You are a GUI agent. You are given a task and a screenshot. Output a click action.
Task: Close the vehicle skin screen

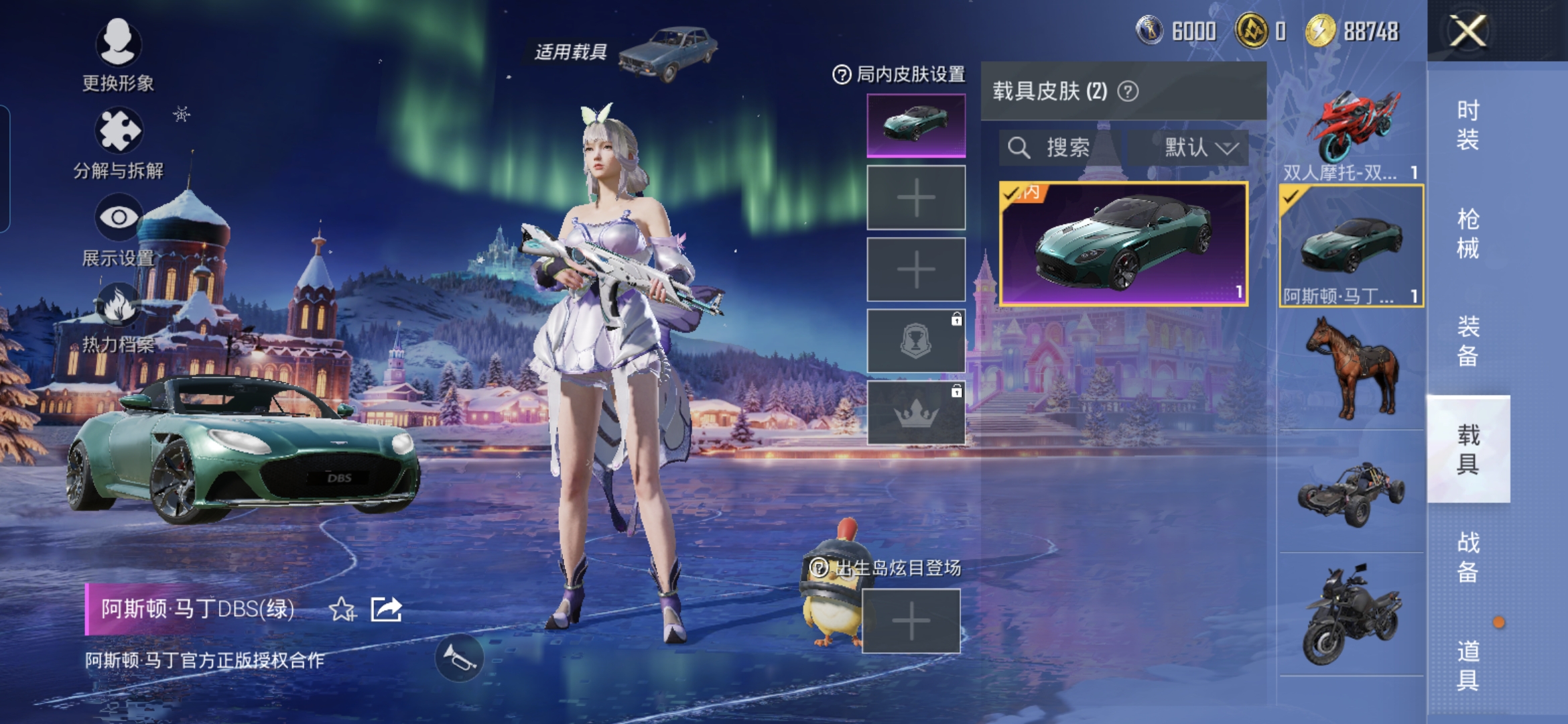(1467, 32)
